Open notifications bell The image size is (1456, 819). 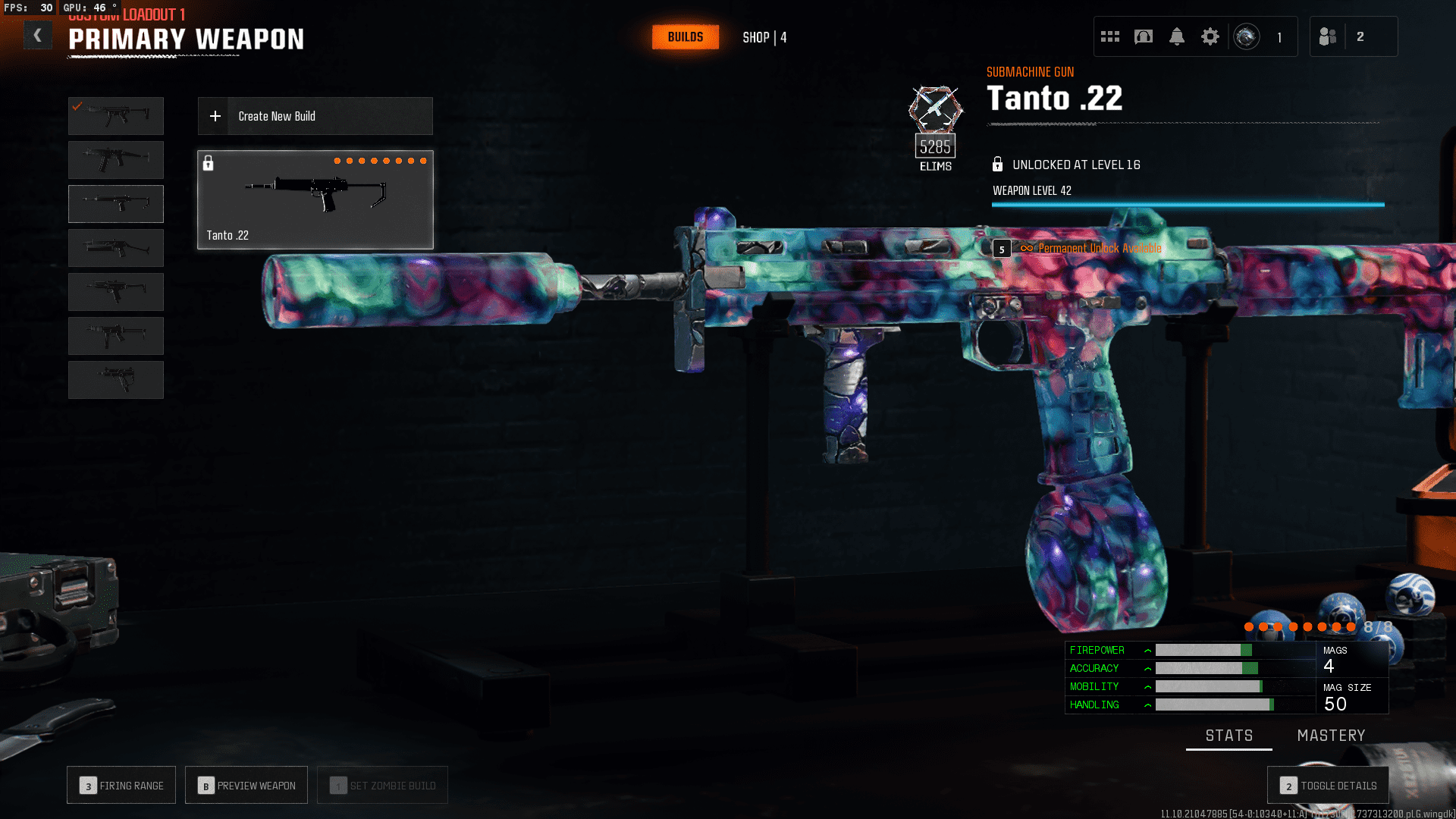click(x=1176, y=36)
